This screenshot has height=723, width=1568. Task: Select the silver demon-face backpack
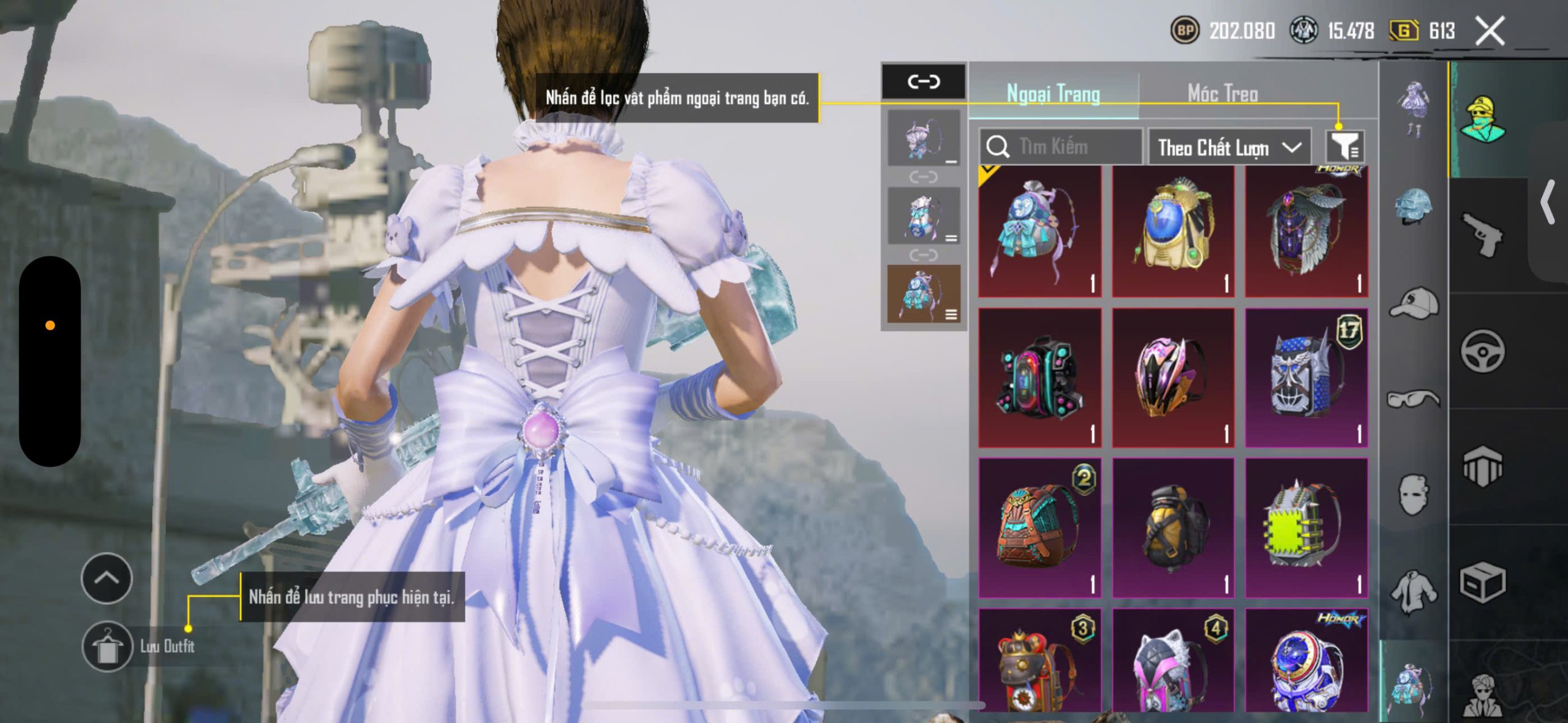[x=1306, y=378]
